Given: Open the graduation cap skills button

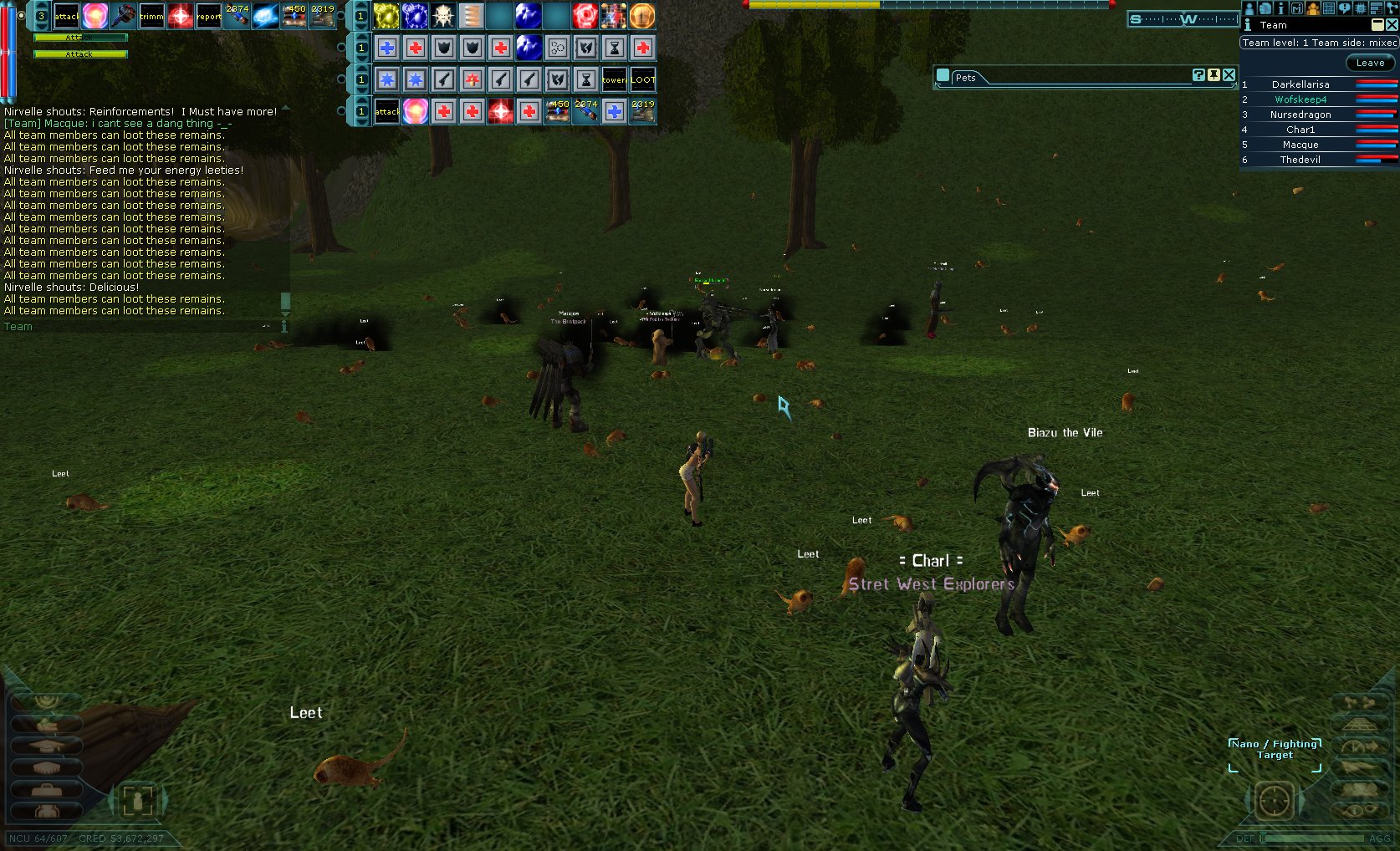Looking at the screenshot, I should 48,746.
